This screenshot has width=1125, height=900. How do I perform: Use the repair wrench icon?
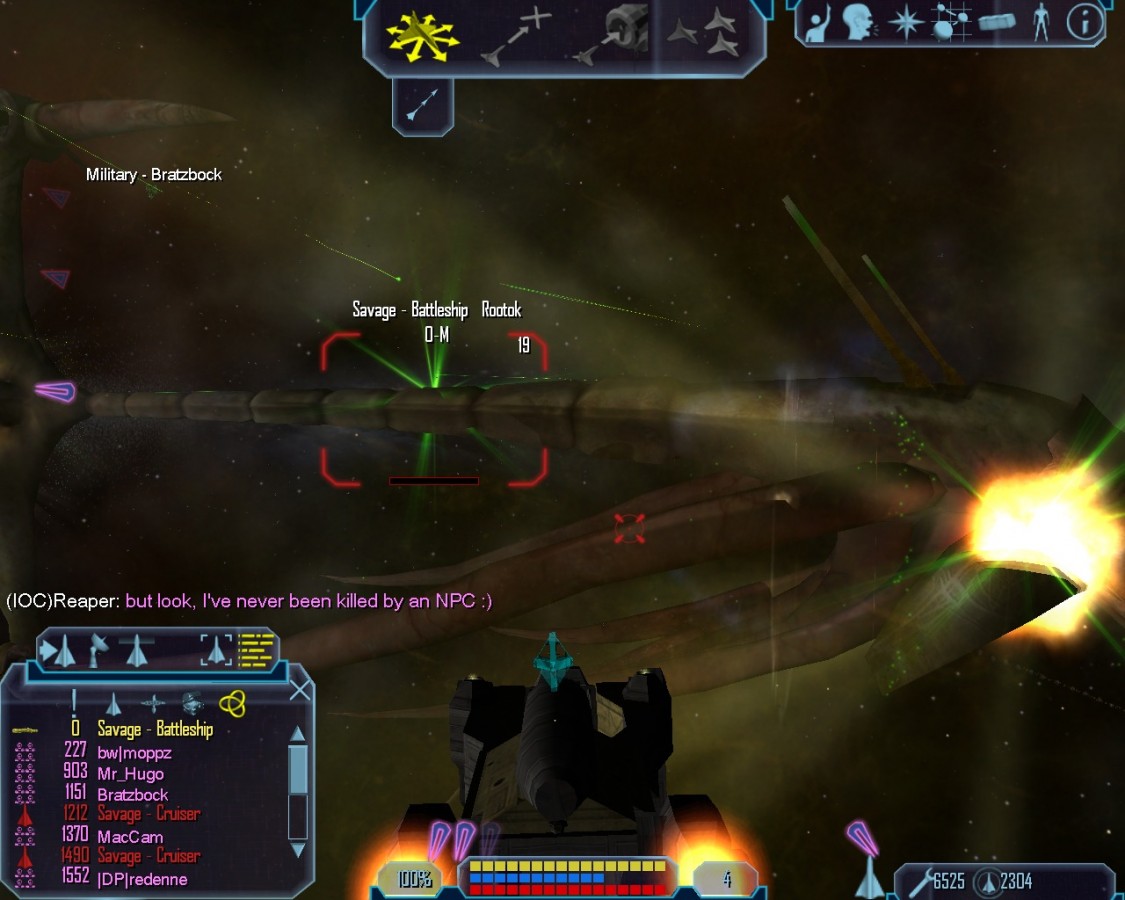[917, 882]
